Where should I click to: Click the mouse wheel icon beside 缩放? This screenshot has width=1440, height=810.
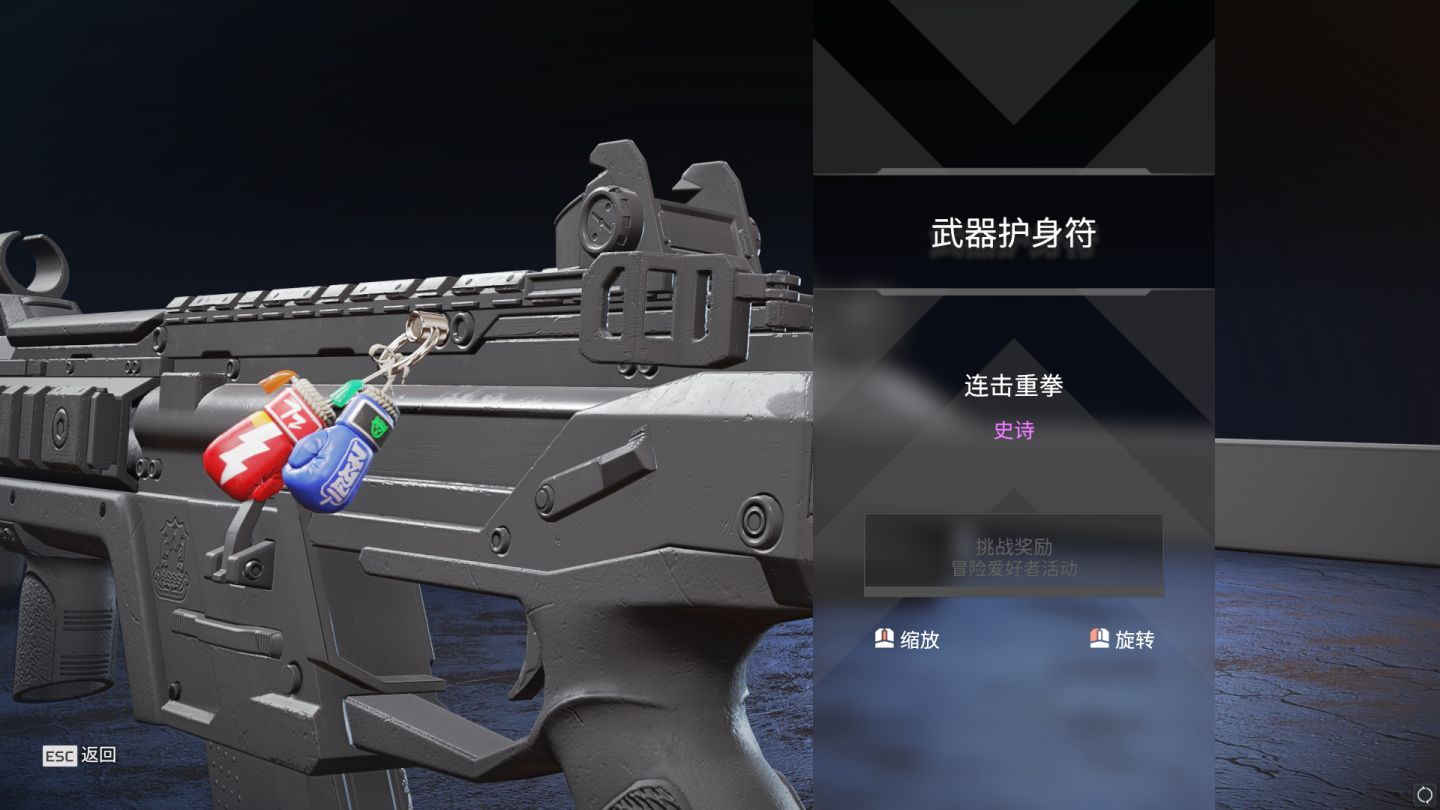click(884, 639)
